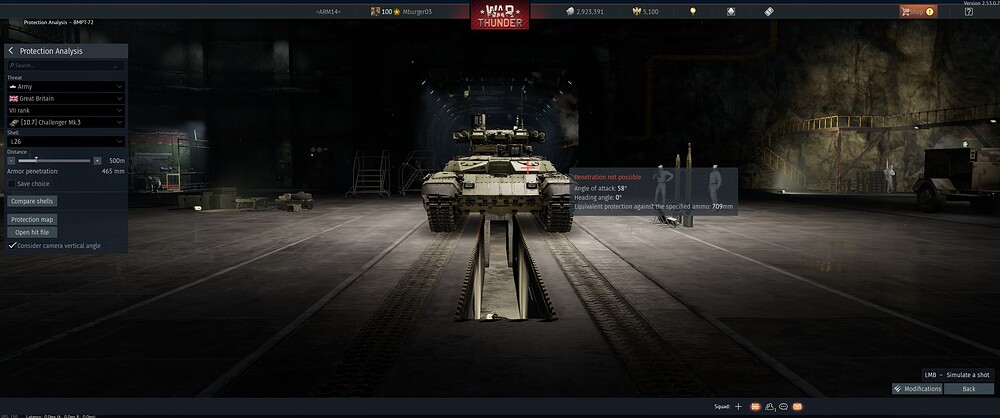Viewport: 1000px width, 418px height.
Task: Click the back arrow beside Protection Analysis
Action: click(x=11, y=51)
